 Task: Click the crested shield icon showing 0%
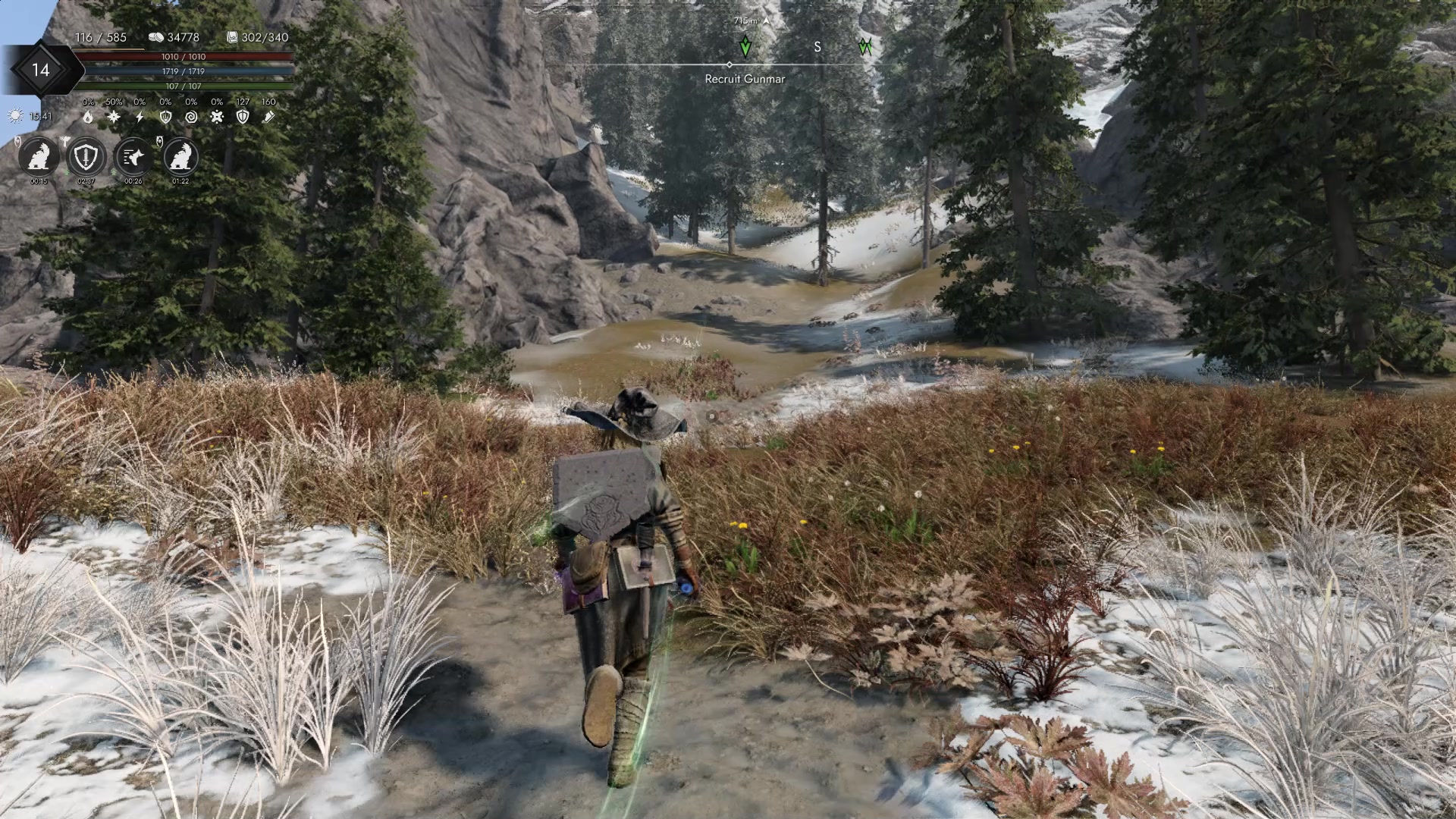point(166,118)
